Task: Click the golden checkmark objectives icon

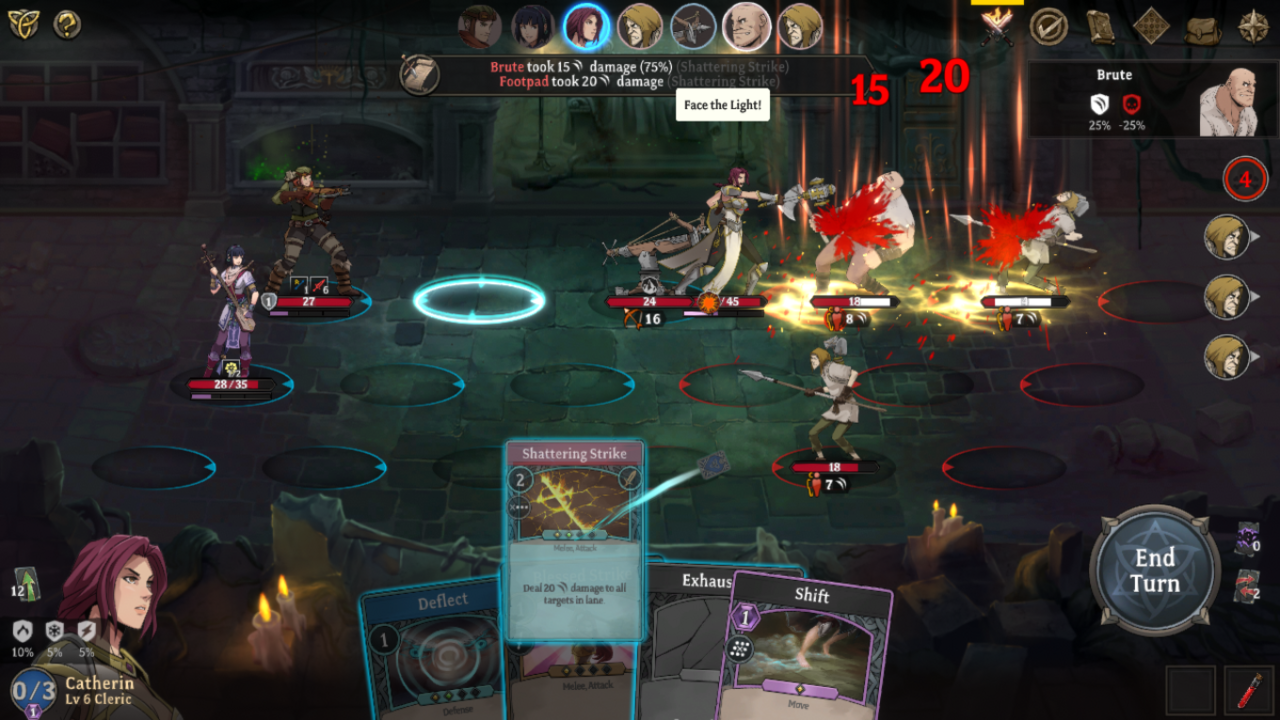Action: tap(1049, 27)
